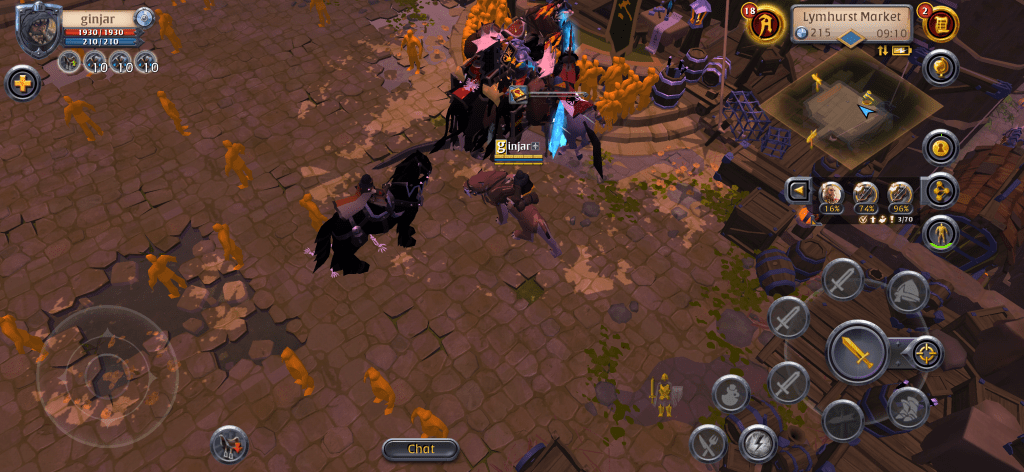Click the gold globe button

tap(940, 68)
